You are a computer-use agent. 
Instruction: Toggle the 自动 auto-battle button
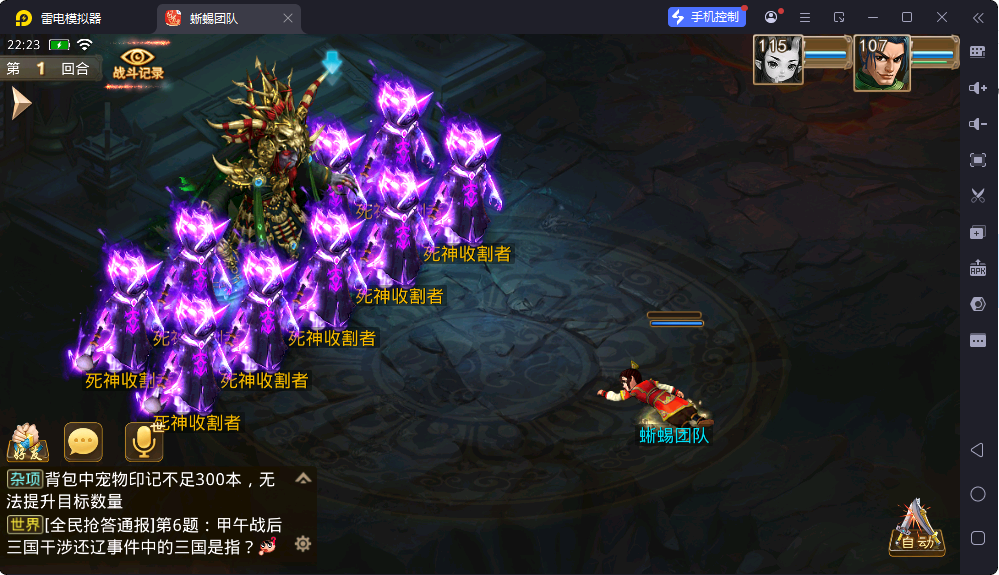click(x=916, y=529)
